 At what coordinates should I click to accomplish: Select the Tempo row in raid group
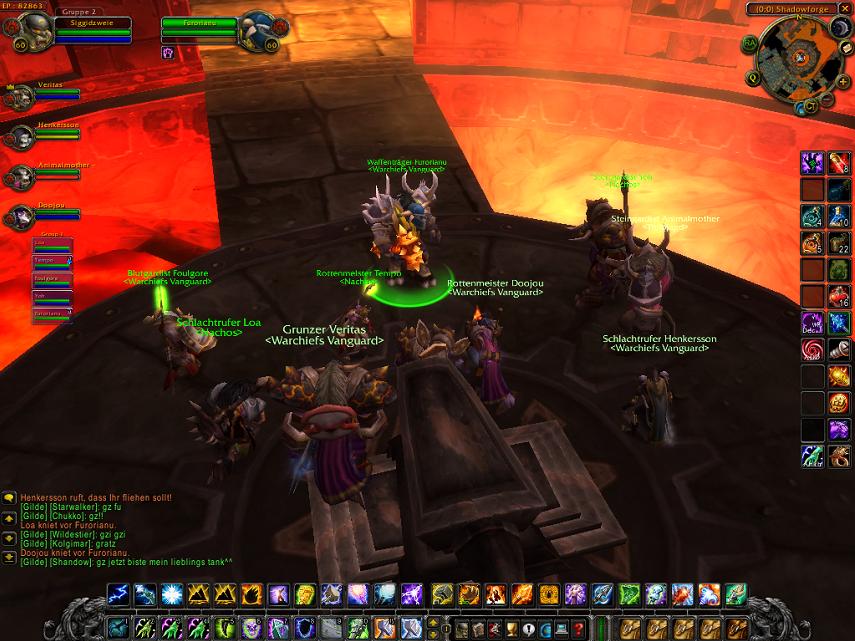52,260
